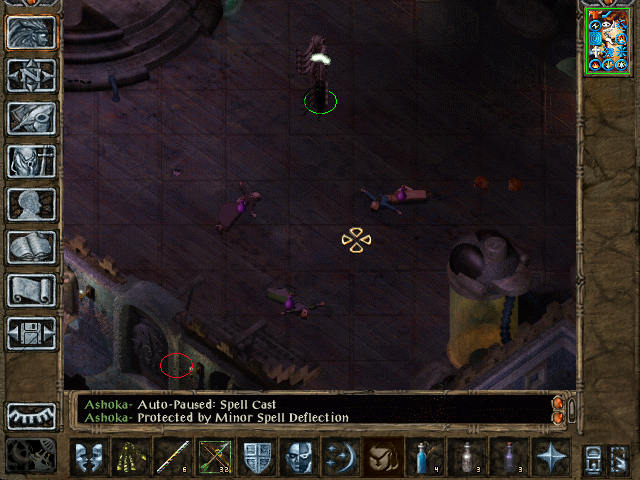Screen dimensions: 640x480
Task: Open the mage spellbook
Action: tap(31, 247)
